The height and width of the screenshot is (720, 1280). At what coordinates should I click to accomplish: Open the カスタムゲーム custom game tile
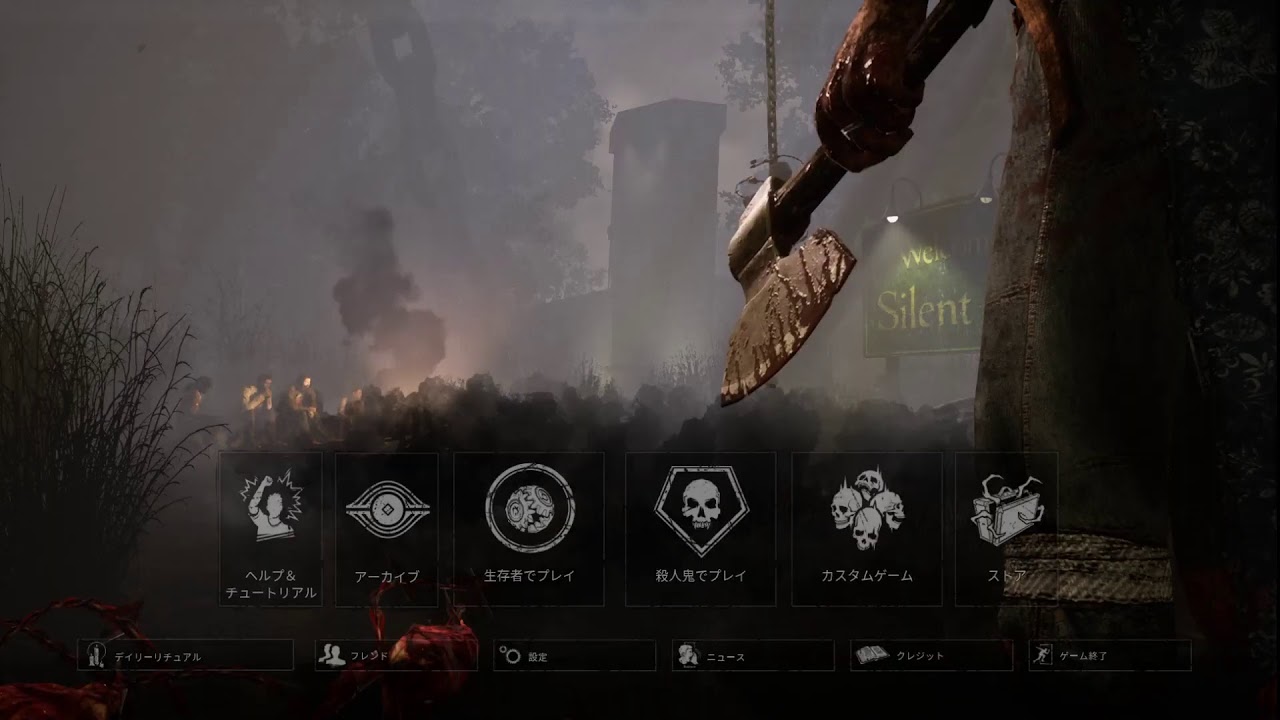tap(866, 528)
